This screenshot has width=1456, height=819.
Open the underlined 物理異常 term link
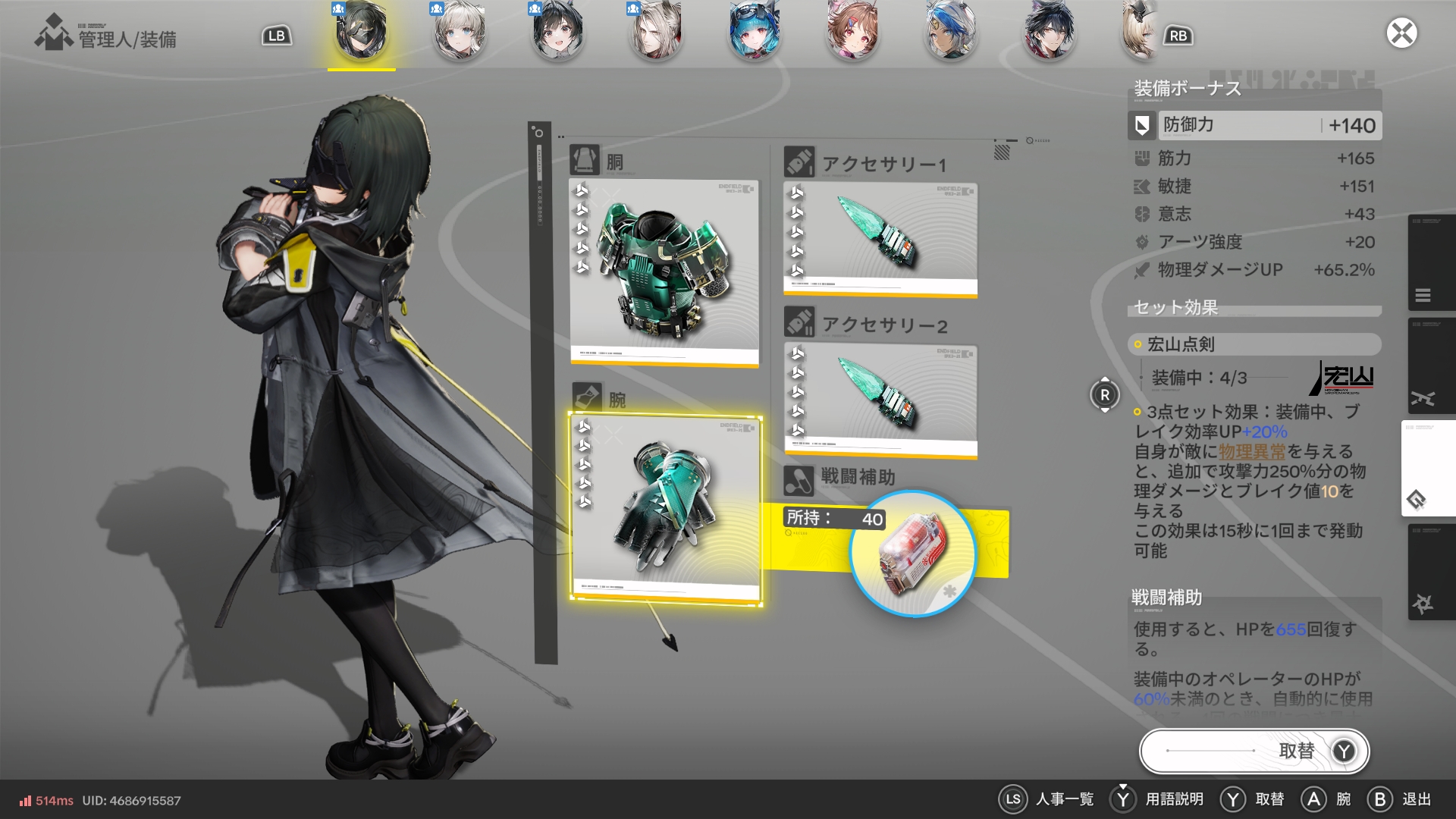click(x=1252, y=452)
